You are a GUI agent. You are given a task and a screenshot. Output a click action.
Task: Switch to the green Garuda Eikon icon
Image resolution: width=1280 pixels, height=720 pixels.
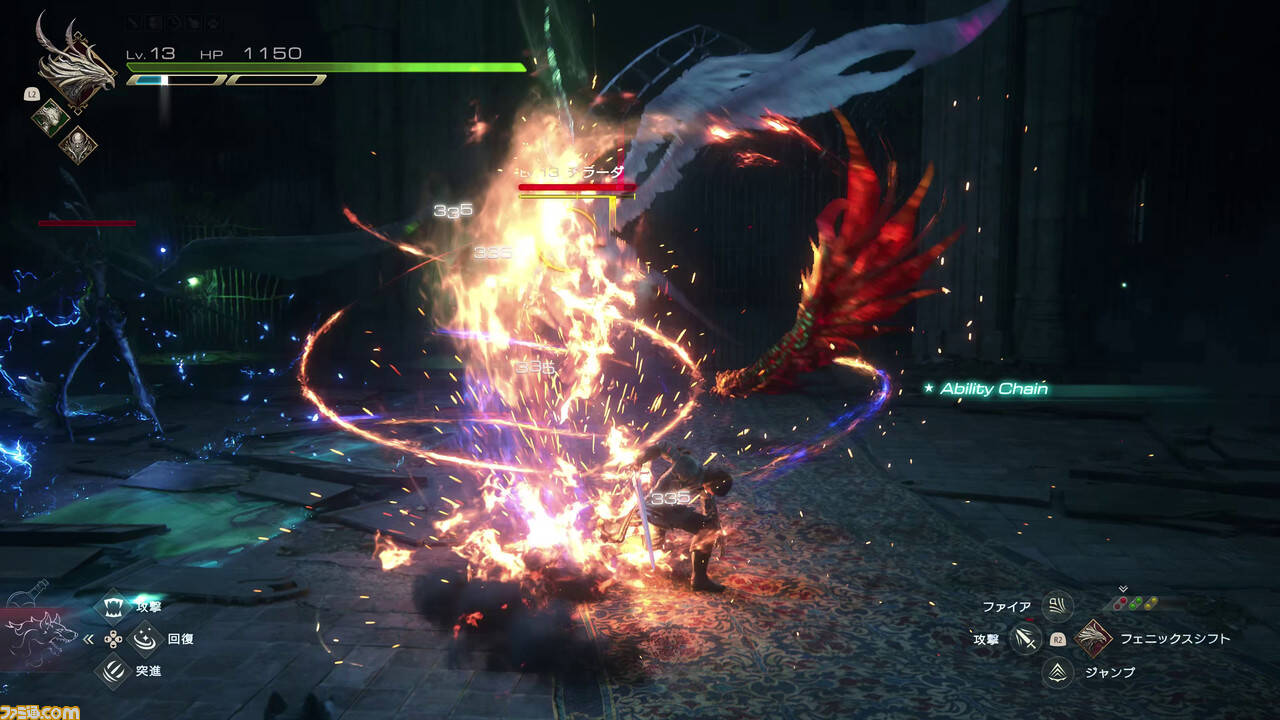(x=50, y=117)
